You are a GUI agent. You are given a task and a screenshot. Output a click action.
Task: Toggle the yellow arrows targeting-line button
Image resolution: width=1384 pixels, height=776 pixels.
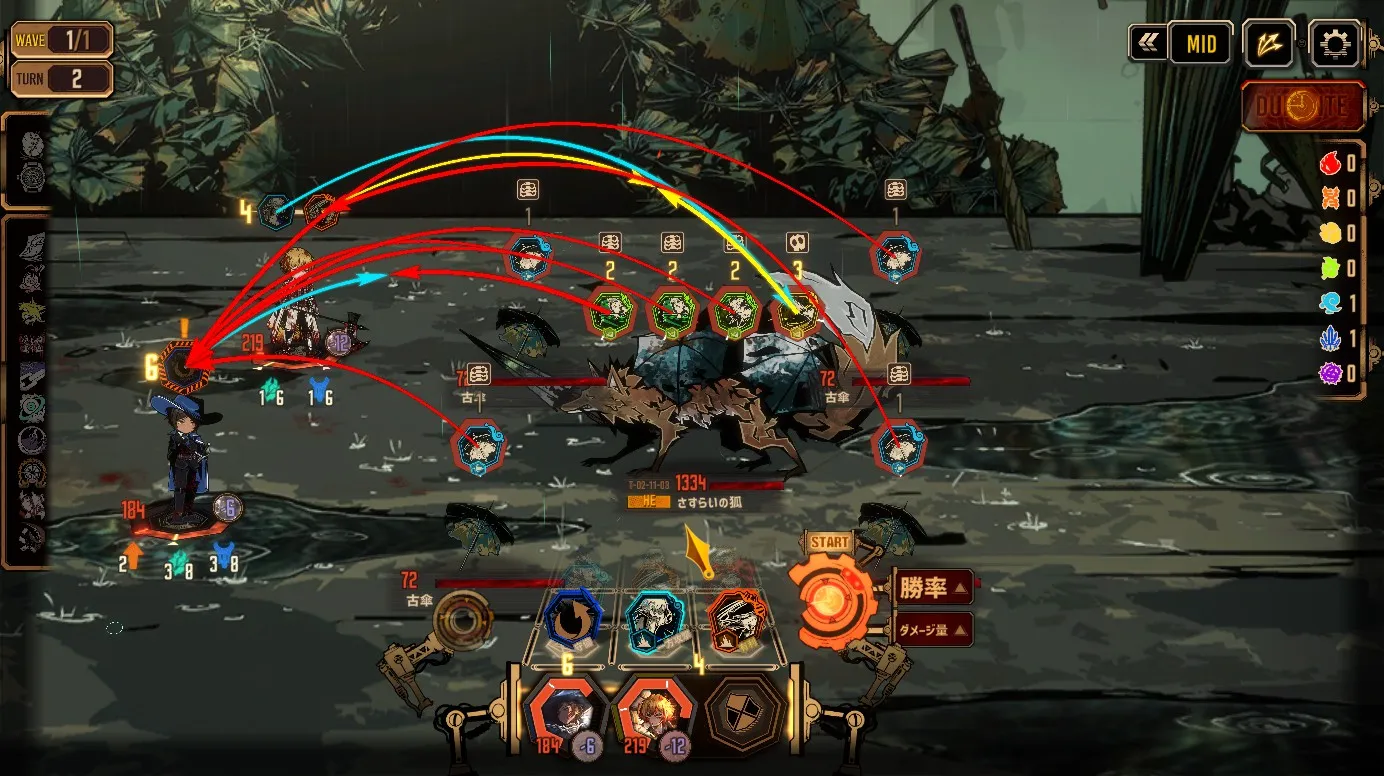point(1268,44)
